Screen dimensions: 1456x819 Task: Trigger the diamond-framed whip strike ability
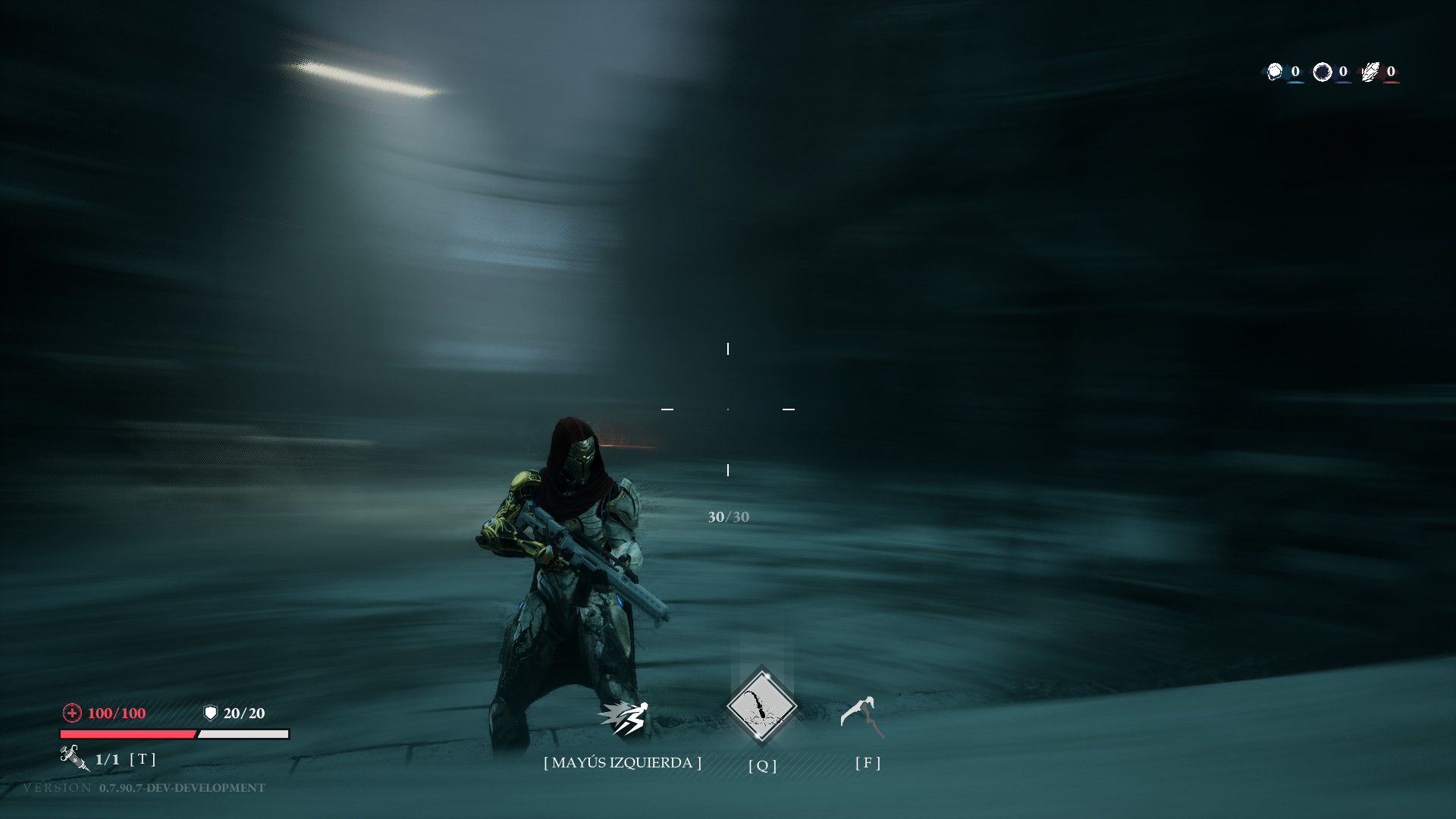[x=761, y=706]
